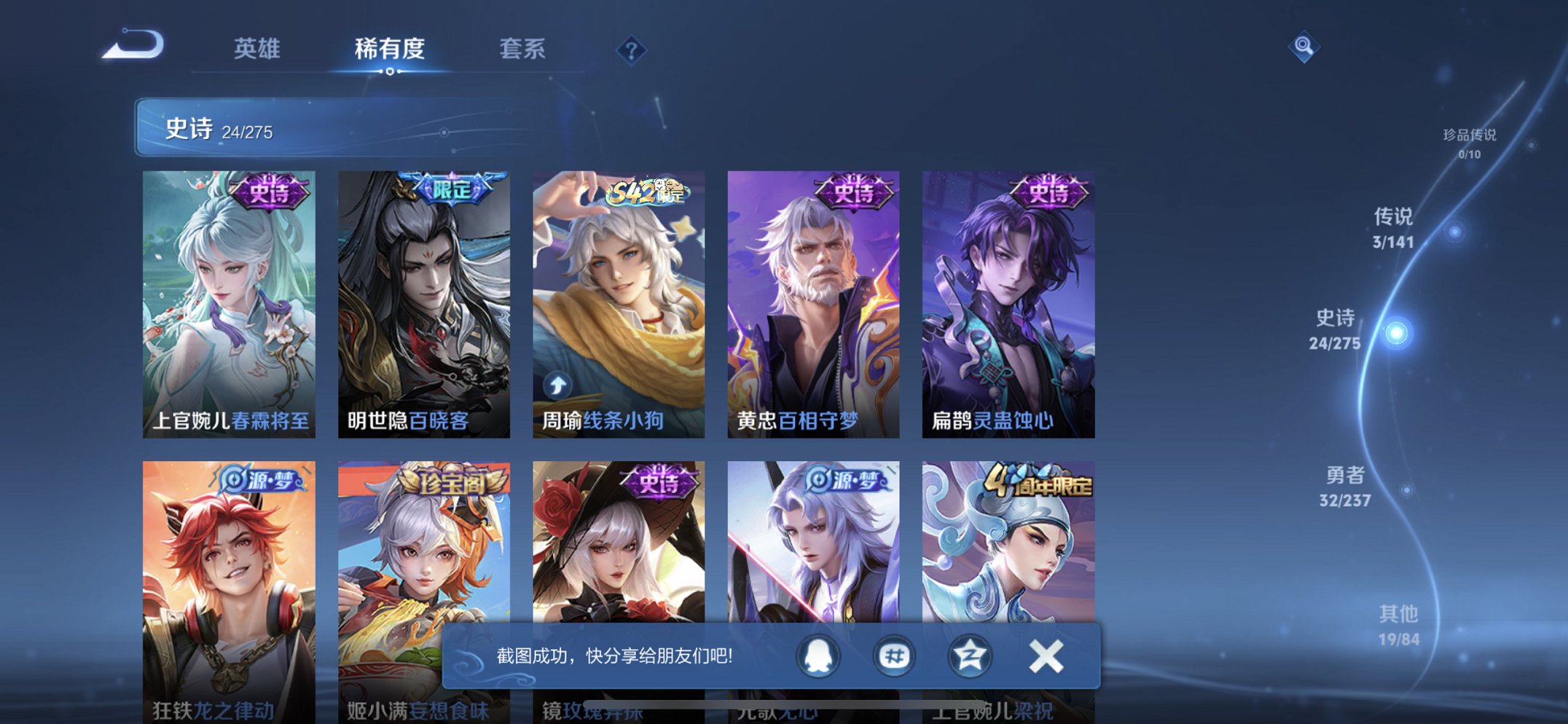Share screenshot via the QQ penguin icon
The width and height of the screenshot is (1568, 724).
(820, 655)
